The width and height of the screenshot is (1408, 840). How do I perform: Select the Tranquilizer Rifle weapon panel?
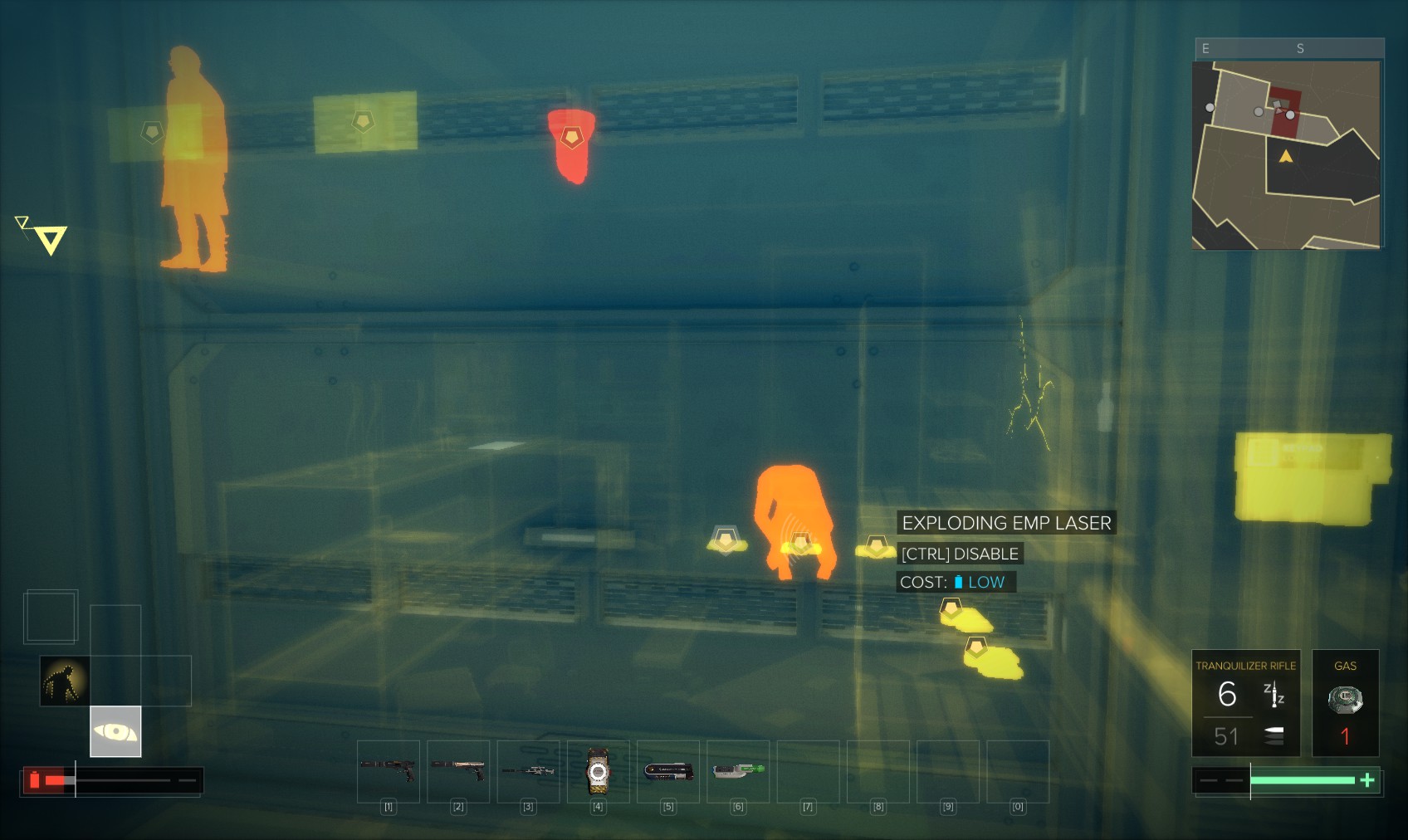coord(1245,702)
